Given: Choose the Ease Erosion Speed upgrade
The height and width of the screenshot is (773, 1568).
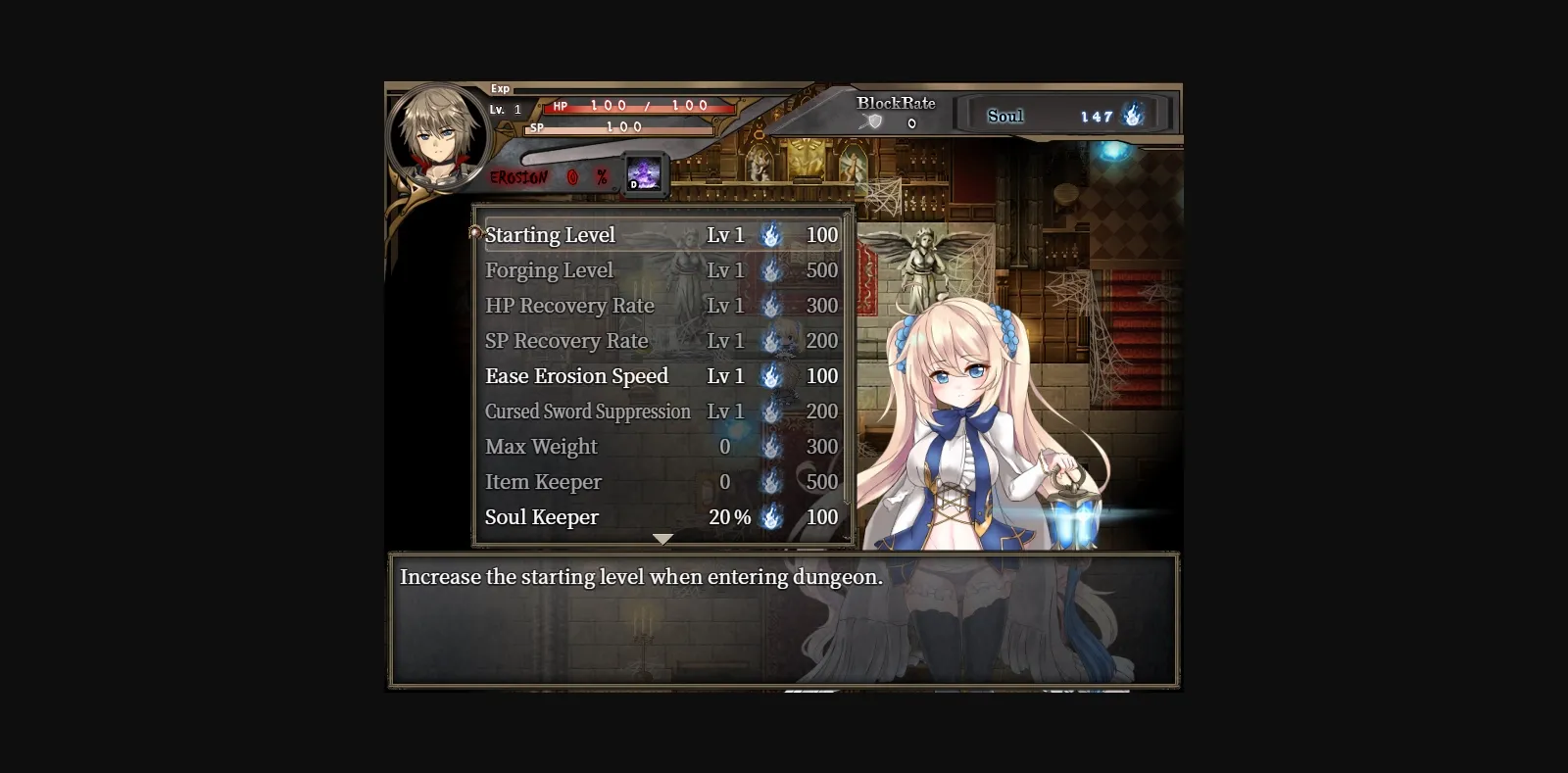Looking at the screenshot, I should 576,376.
